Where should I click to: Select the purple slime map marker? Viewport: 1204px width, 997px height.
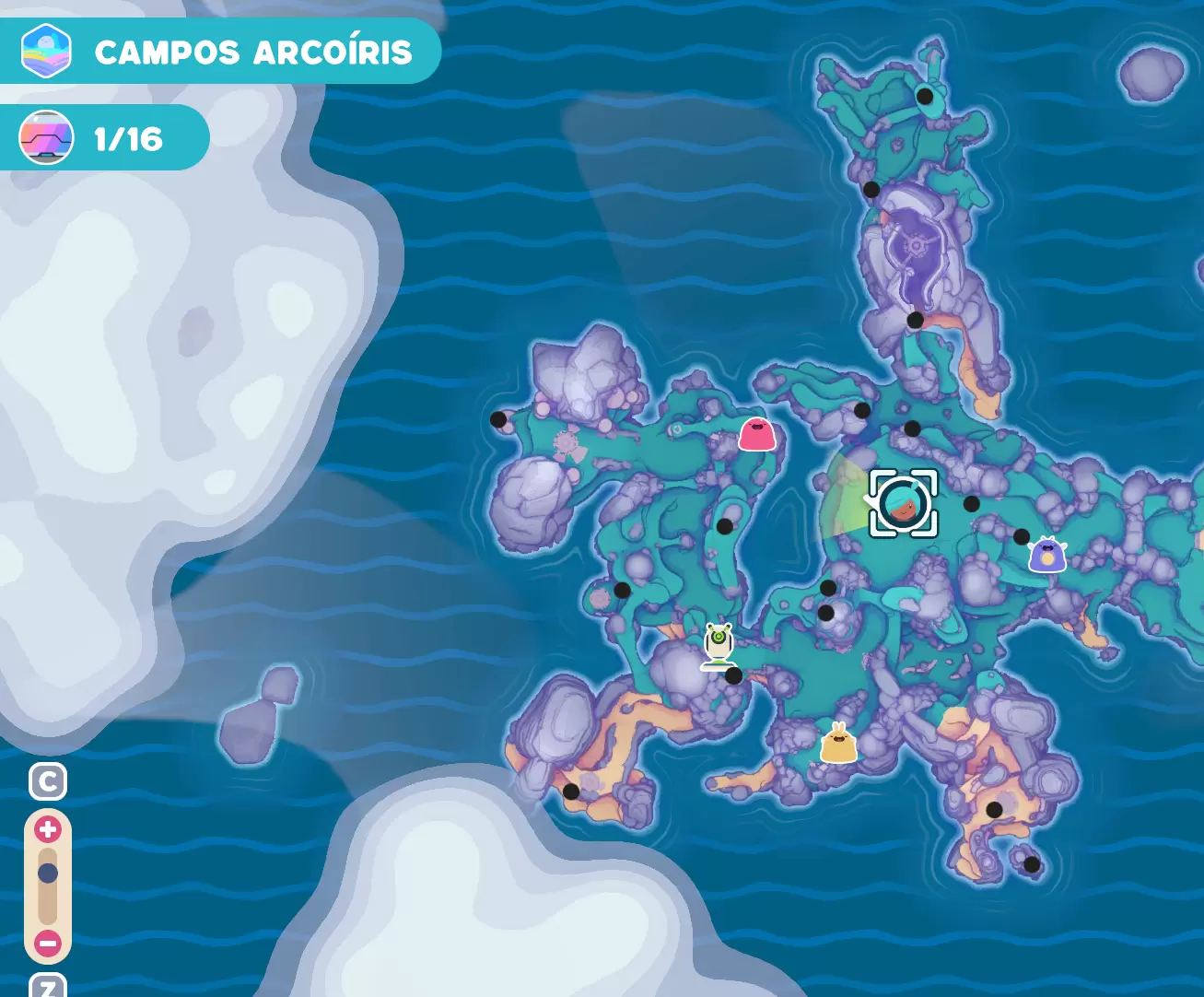click(1047, 555)
